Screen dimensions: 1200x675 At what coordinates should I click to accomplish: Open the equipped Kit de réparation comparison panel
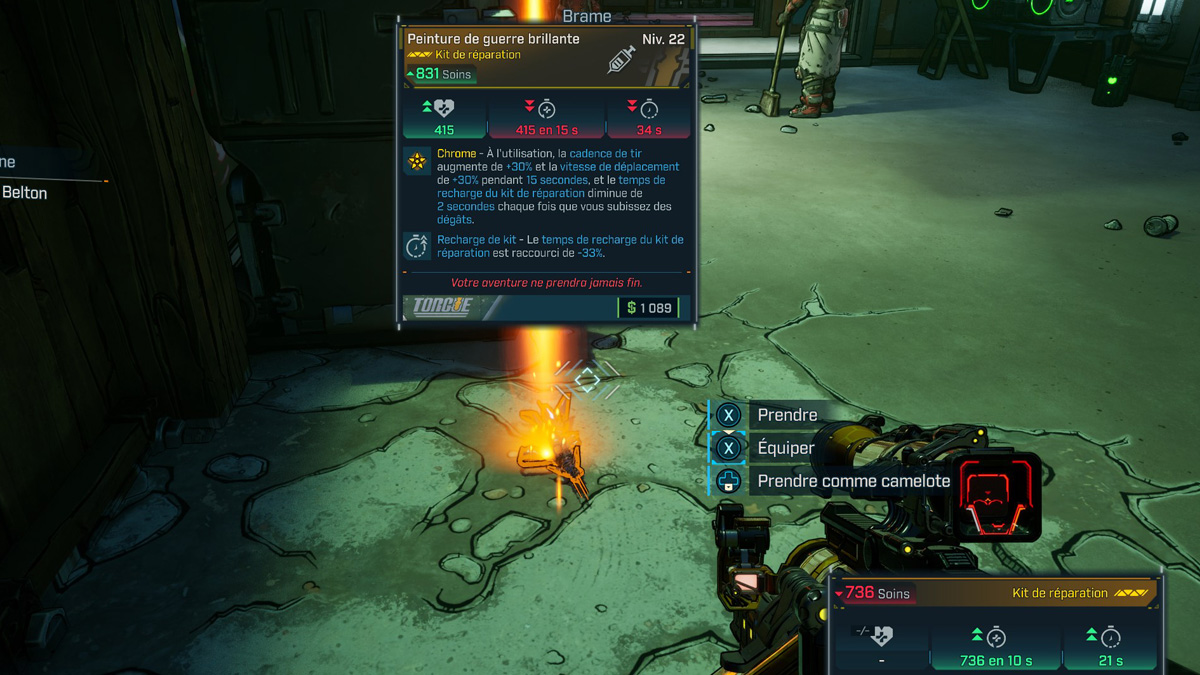(x=996, y=620)
